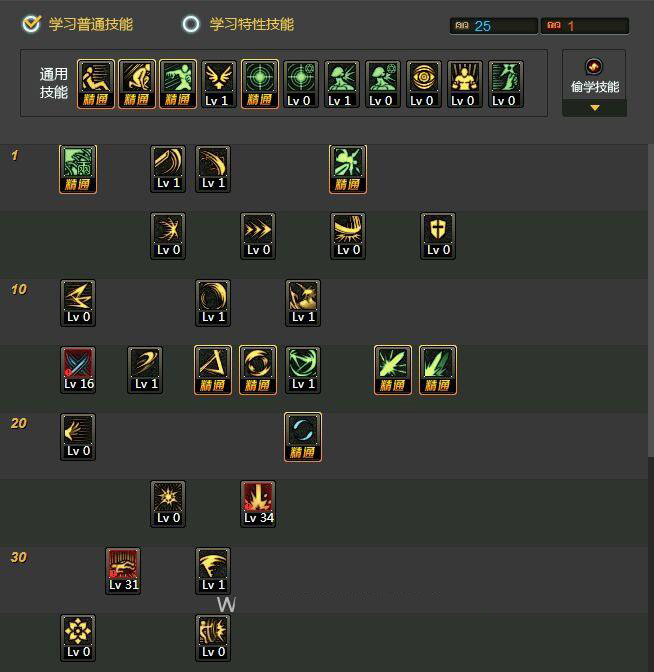Click the Lv 31 red skill icon
Viewport: 654px width, 672px height.
123,570
